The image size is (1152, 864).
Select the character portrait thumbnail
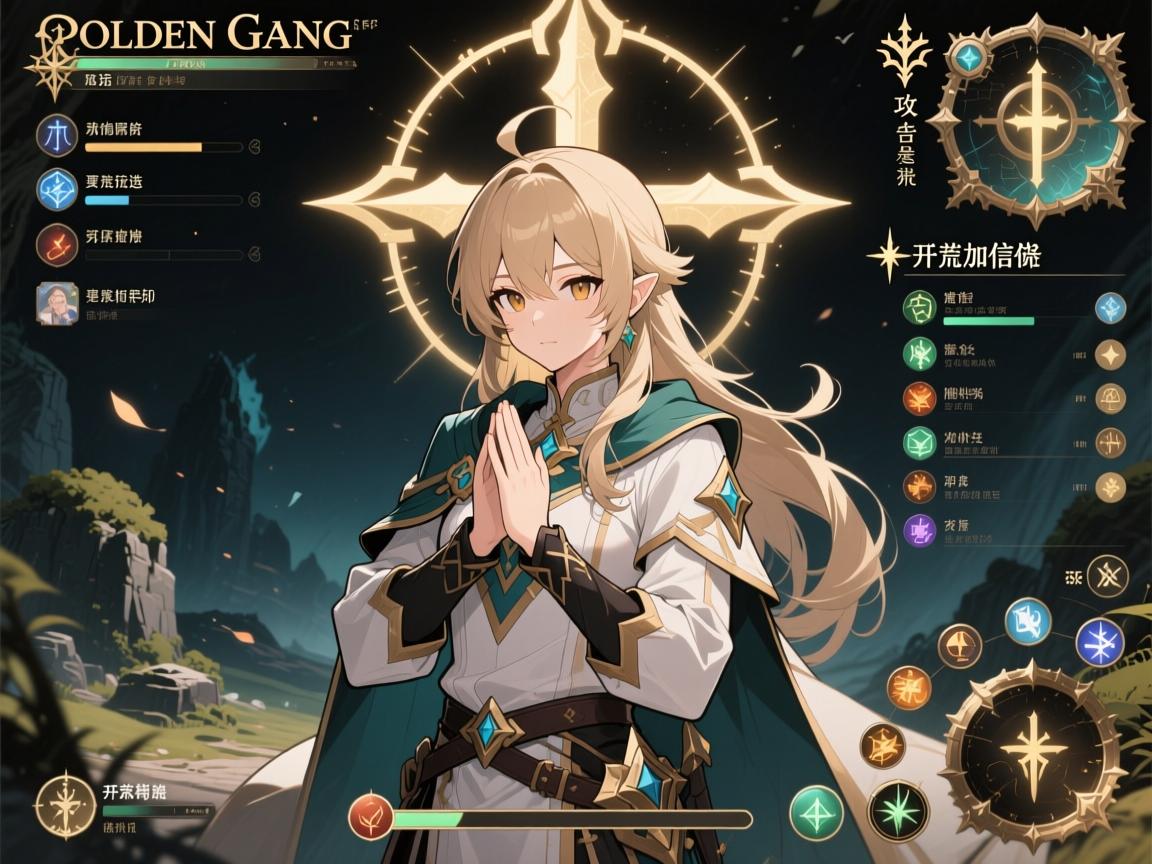(57, 303)
